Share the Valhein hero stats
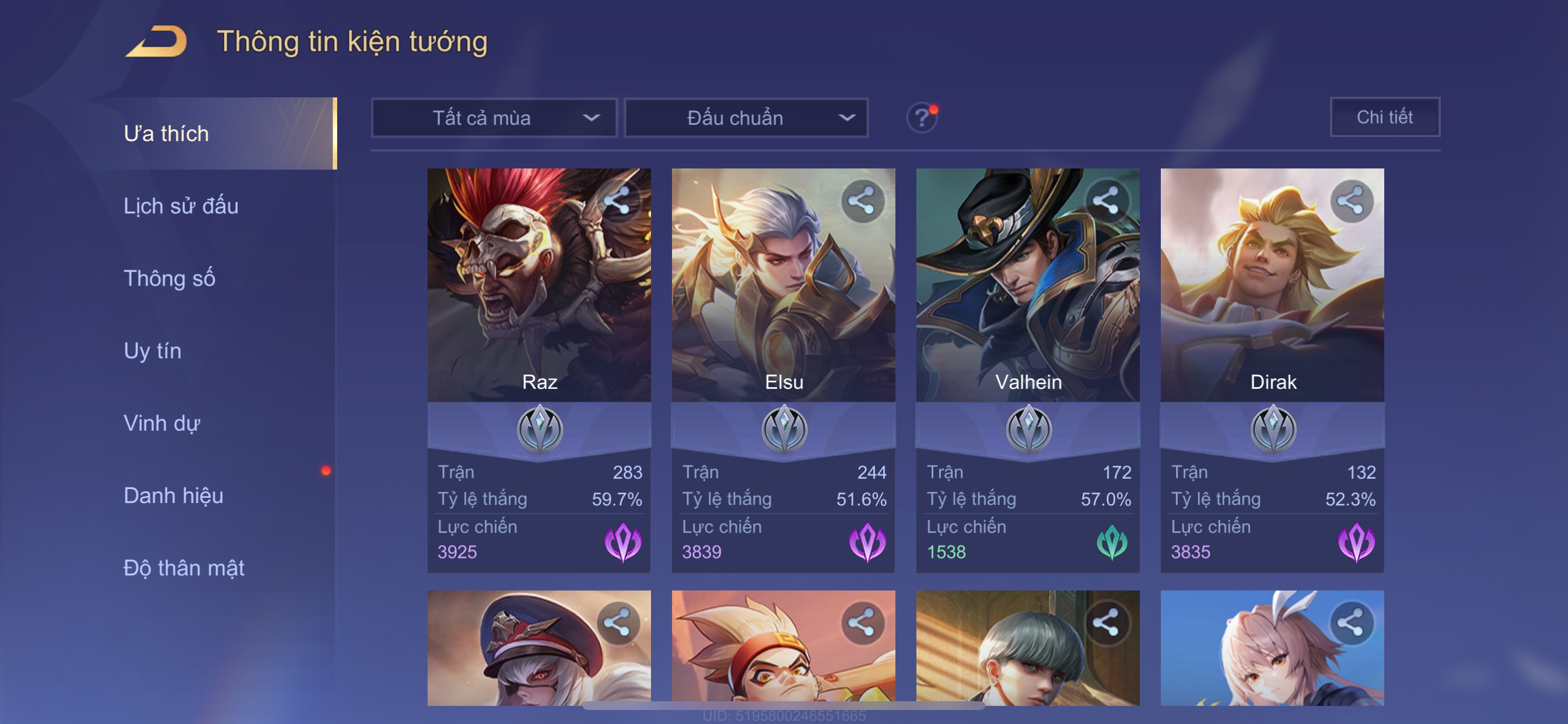This screenshot has width=1568, height=724. point(1106,200)
